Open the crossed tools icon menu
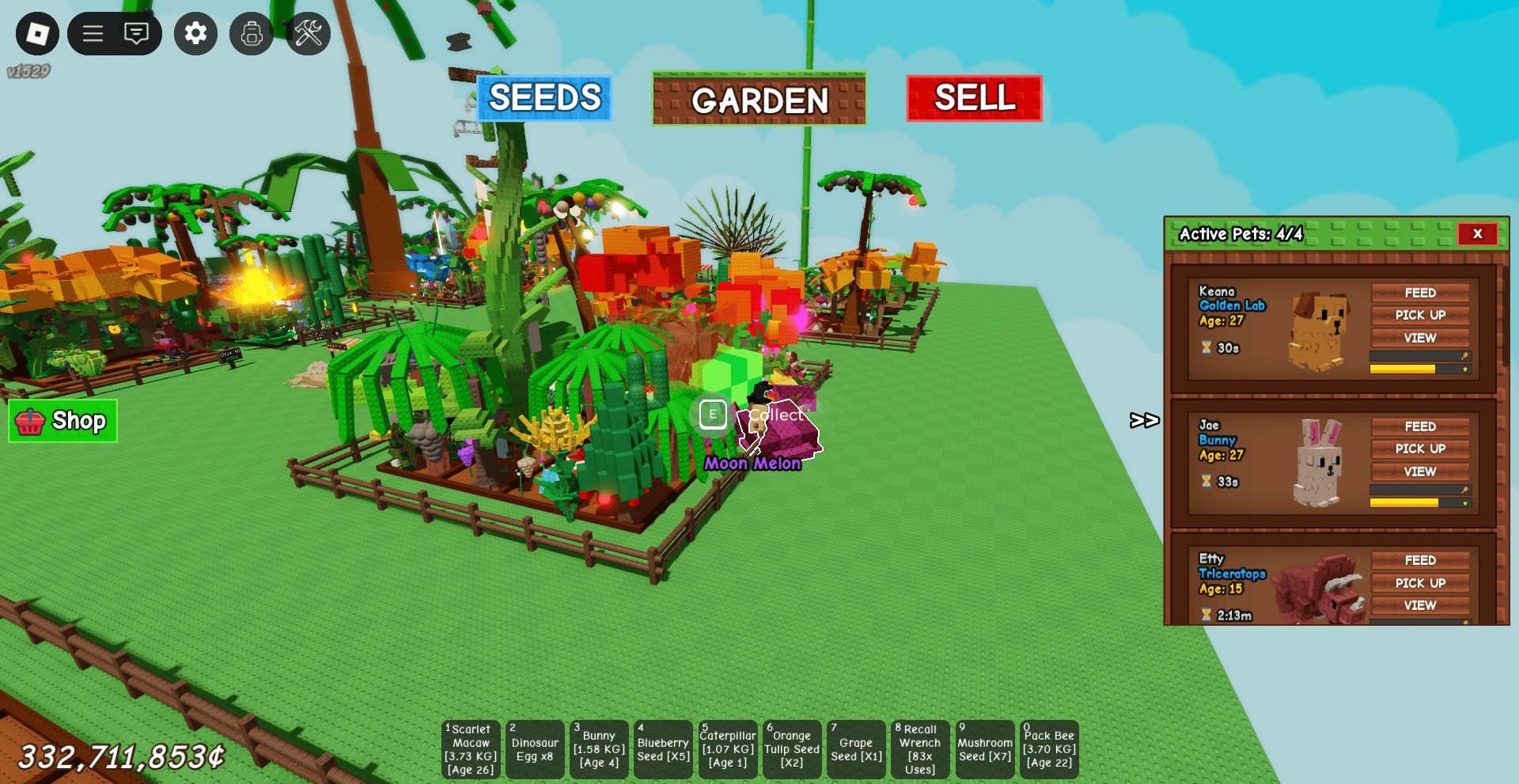1519x784 pixels. pyautogui.click(x=308, y=33)
